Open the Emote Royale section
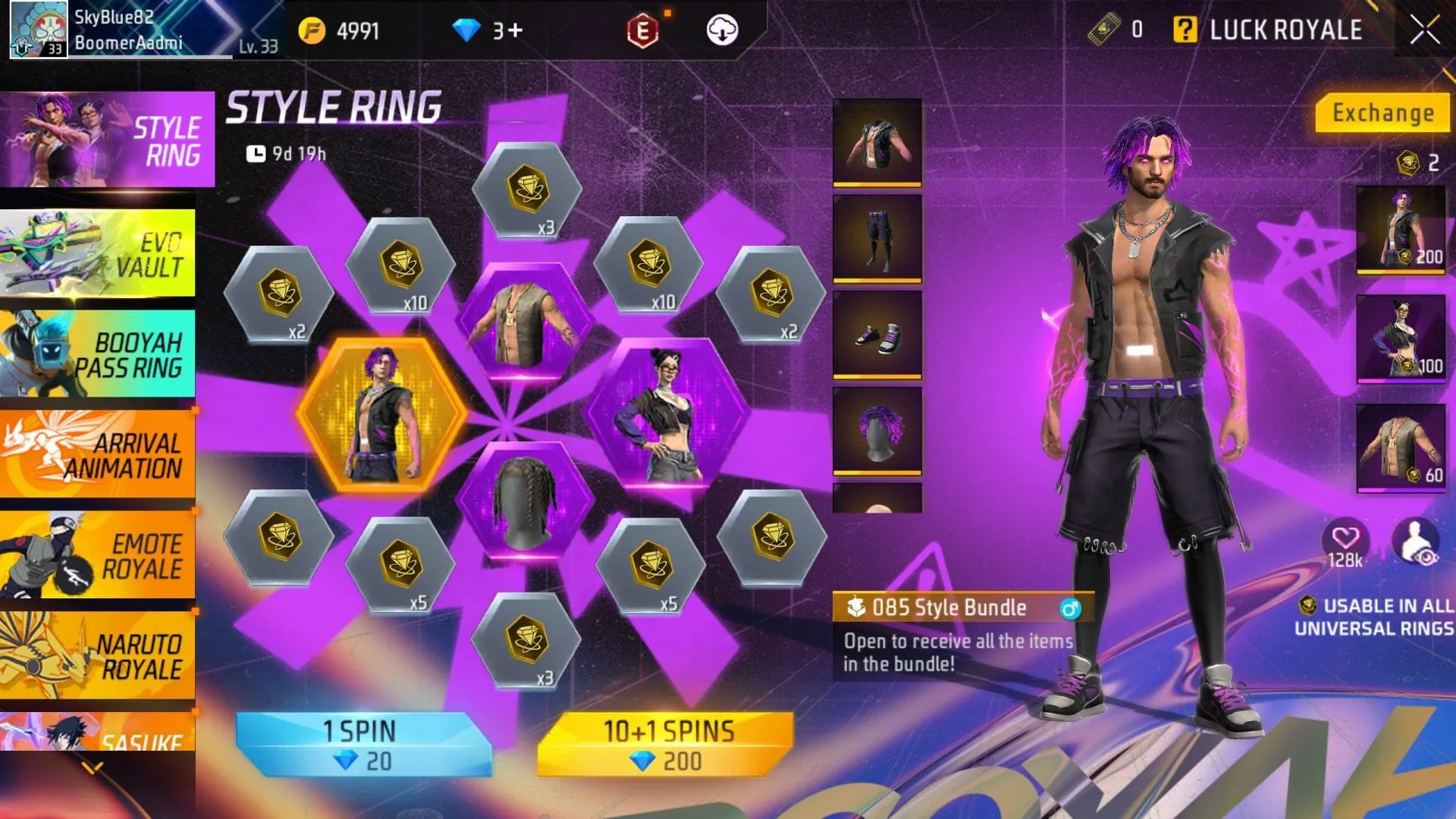 (99, 554)
